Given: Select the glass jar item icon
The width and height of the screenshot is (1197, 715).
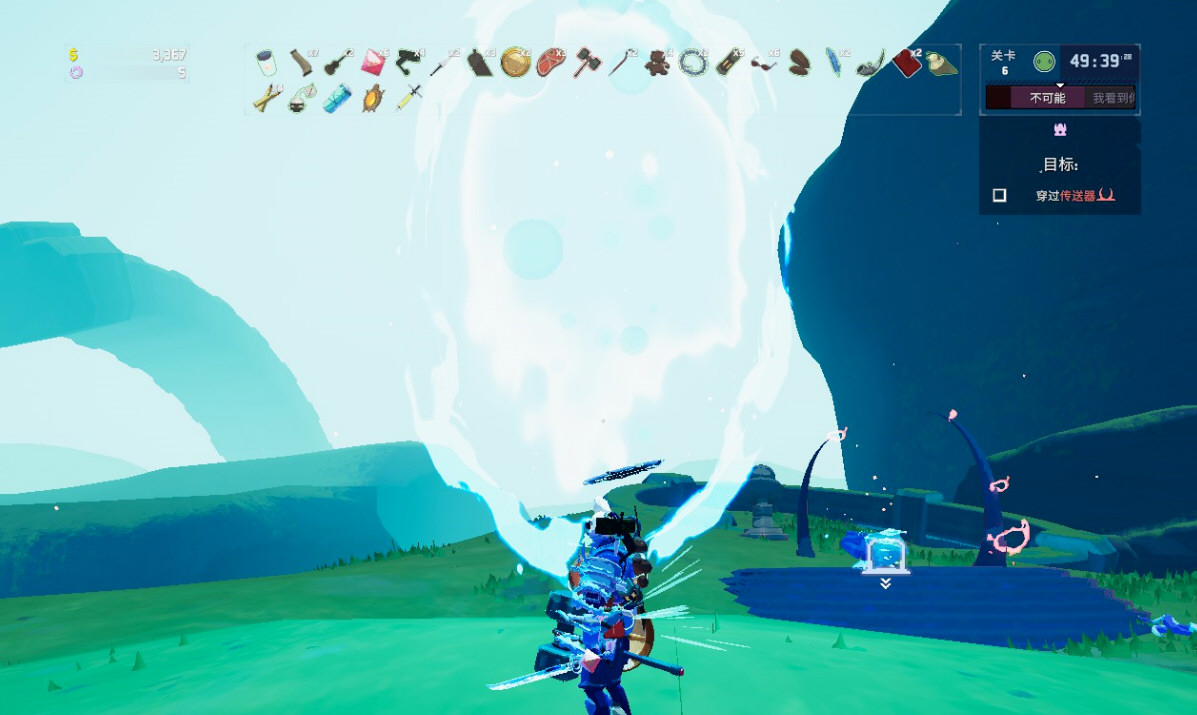Looking at the screenshot, I should point(265,63).
